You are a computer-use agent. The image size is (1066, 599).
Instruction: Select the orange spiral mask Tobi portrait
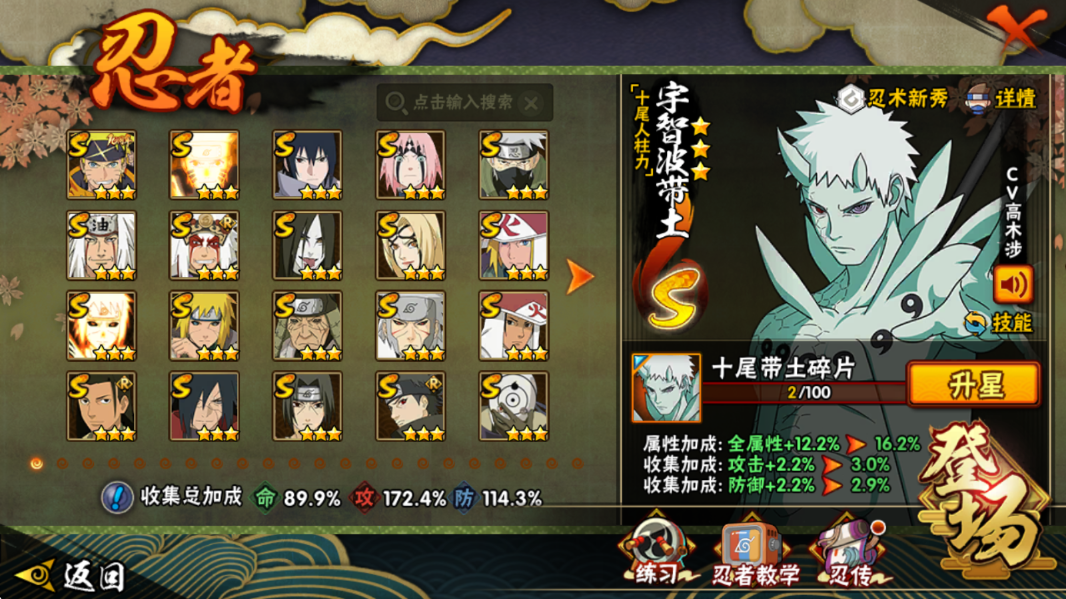click(513, 406)
